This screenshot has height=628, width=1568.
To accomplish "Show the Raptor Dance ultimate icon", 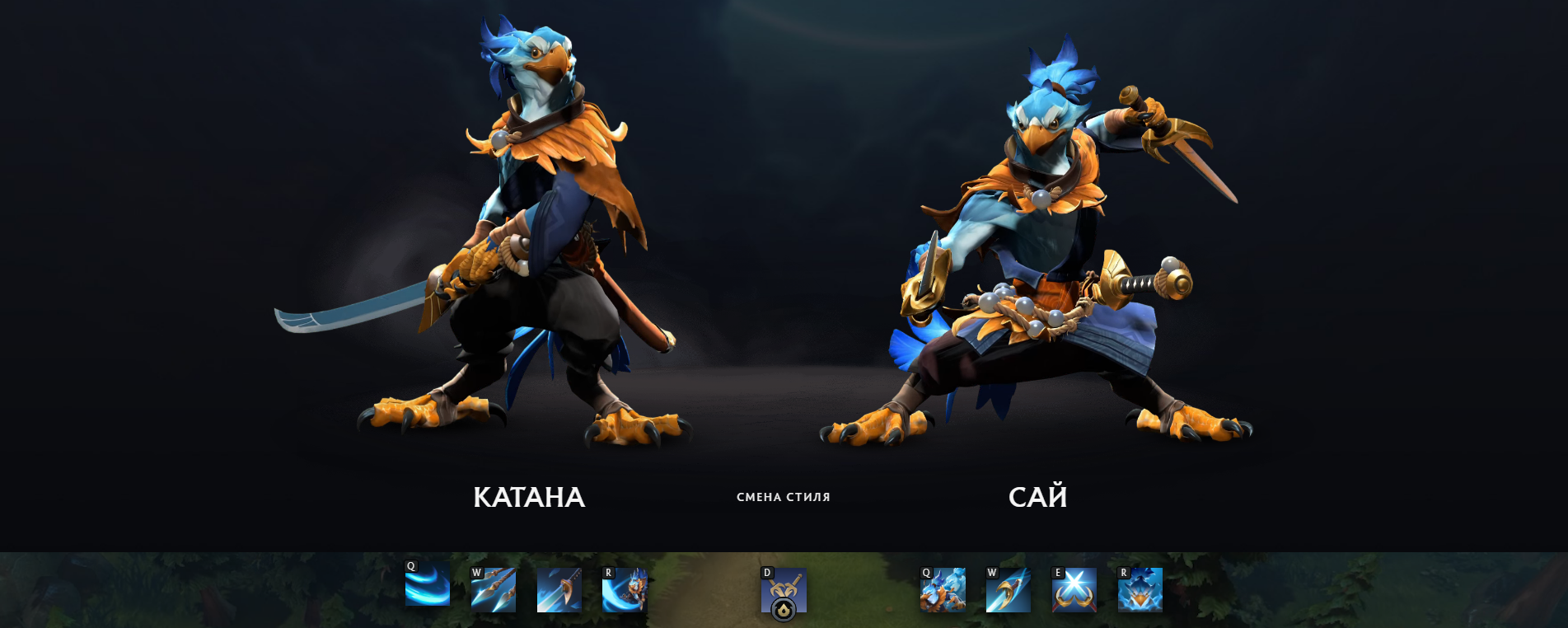I will [x=625, y=589].
